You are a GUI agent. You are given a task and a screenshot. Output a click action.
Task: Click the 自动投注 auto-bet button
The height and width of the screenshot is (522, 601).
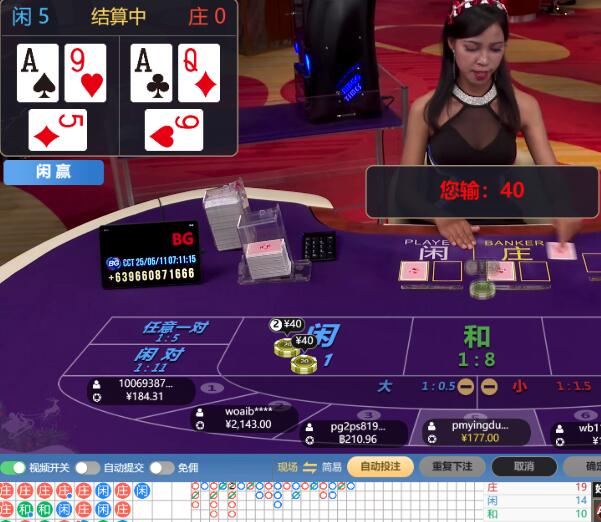tap(380, 467)
